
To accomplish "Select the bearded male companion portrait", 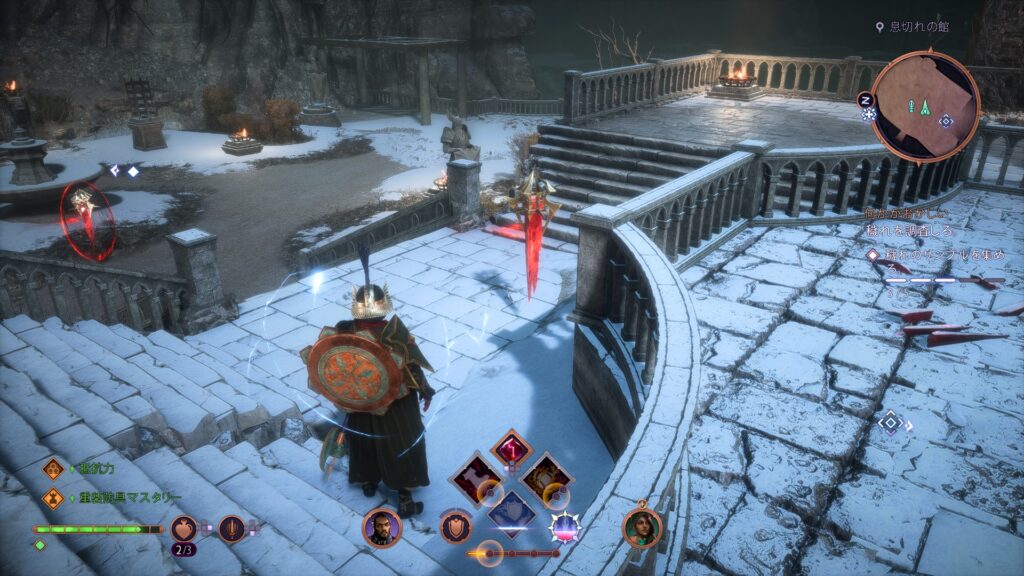I will pos(381,528).
